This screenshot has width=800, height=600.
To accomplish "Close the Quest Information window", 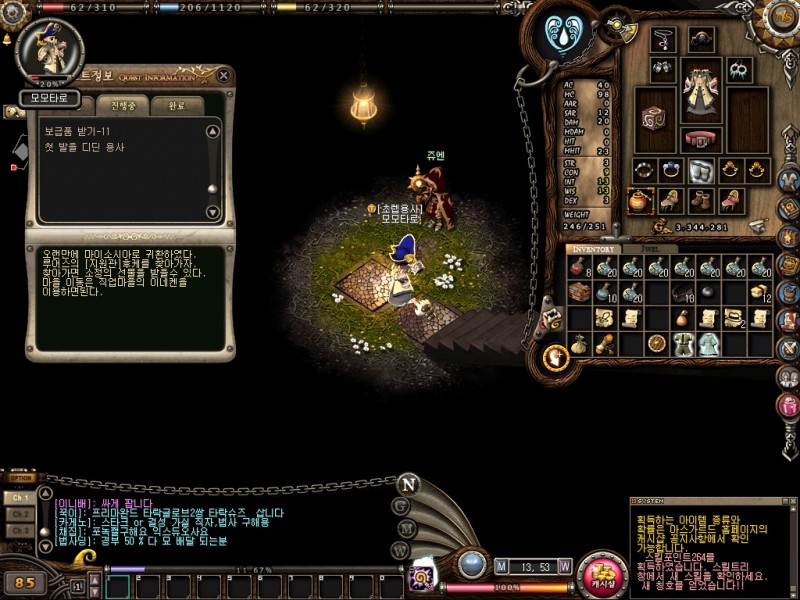I will click(225, 76).
